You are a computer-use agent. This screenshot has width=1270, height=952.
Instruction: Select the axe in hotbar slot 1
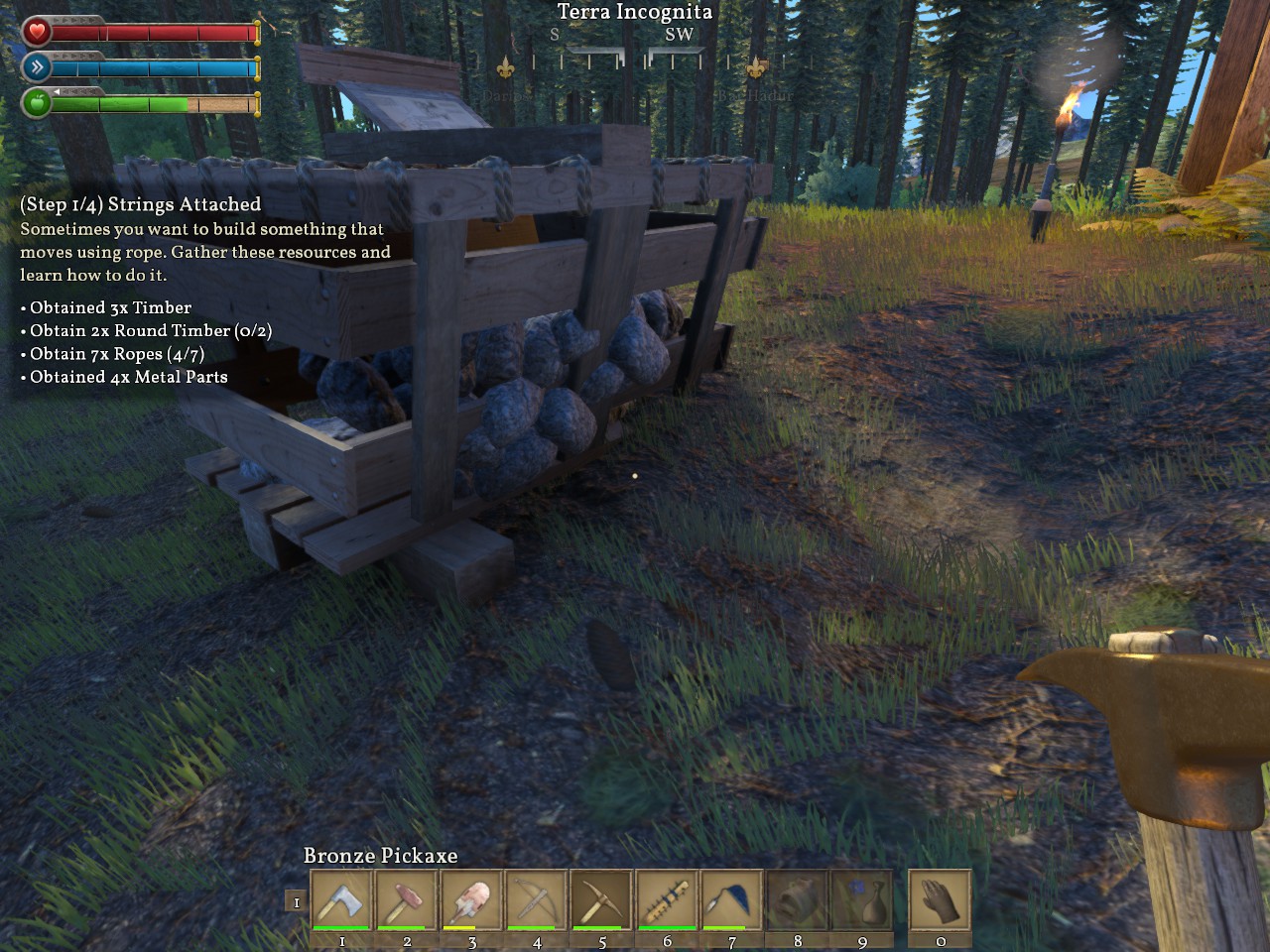pyautogui.click(x=342, y=900)
